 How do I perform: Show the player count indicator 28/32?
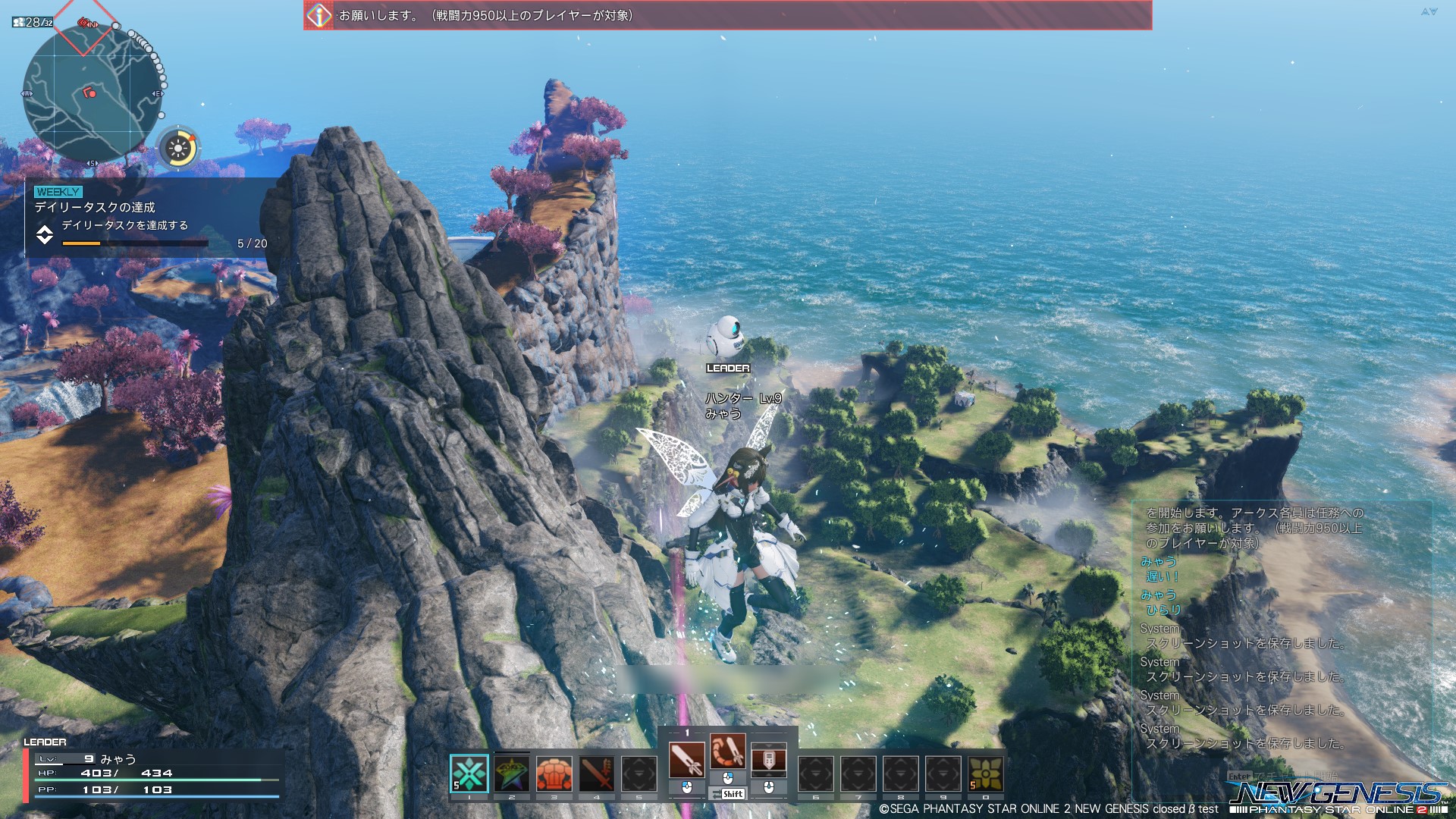[33, 23]
